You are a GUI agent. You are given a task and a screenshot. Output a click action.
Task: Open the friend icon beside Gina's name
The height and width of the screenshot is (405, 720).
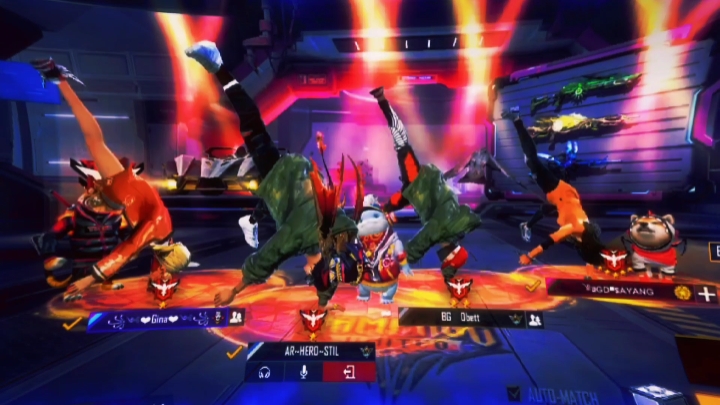tap(236, 317)
